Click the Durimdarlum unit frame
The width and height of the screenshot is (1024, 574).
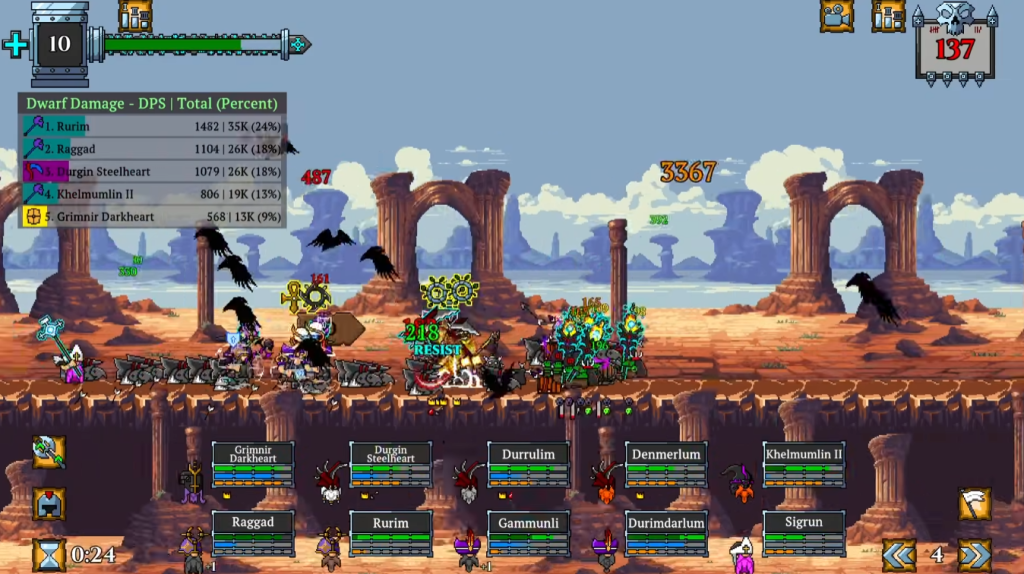[x=666, y=533]
